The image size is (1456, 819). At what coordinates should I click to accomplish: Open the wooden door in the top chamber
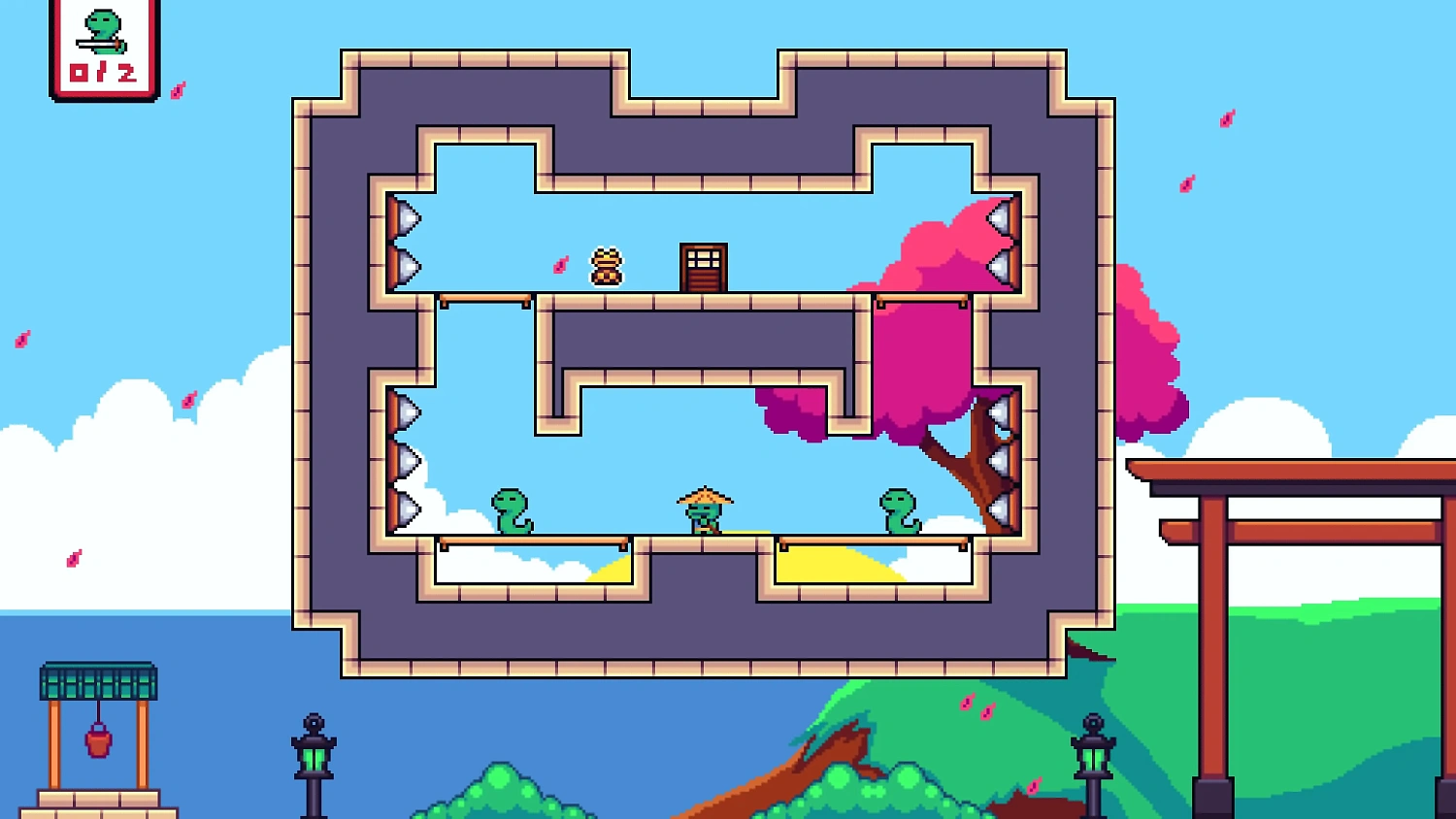[704, 267]
